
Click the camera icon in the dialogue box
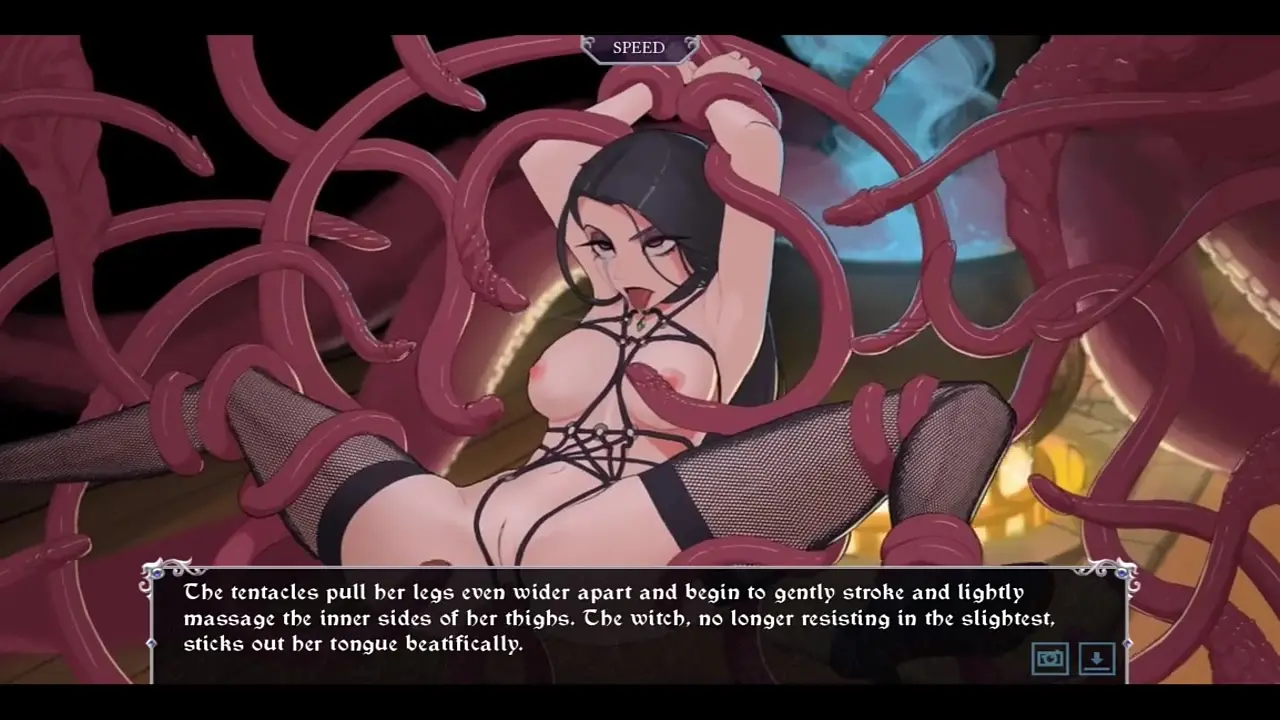[x=1050, y=658]
